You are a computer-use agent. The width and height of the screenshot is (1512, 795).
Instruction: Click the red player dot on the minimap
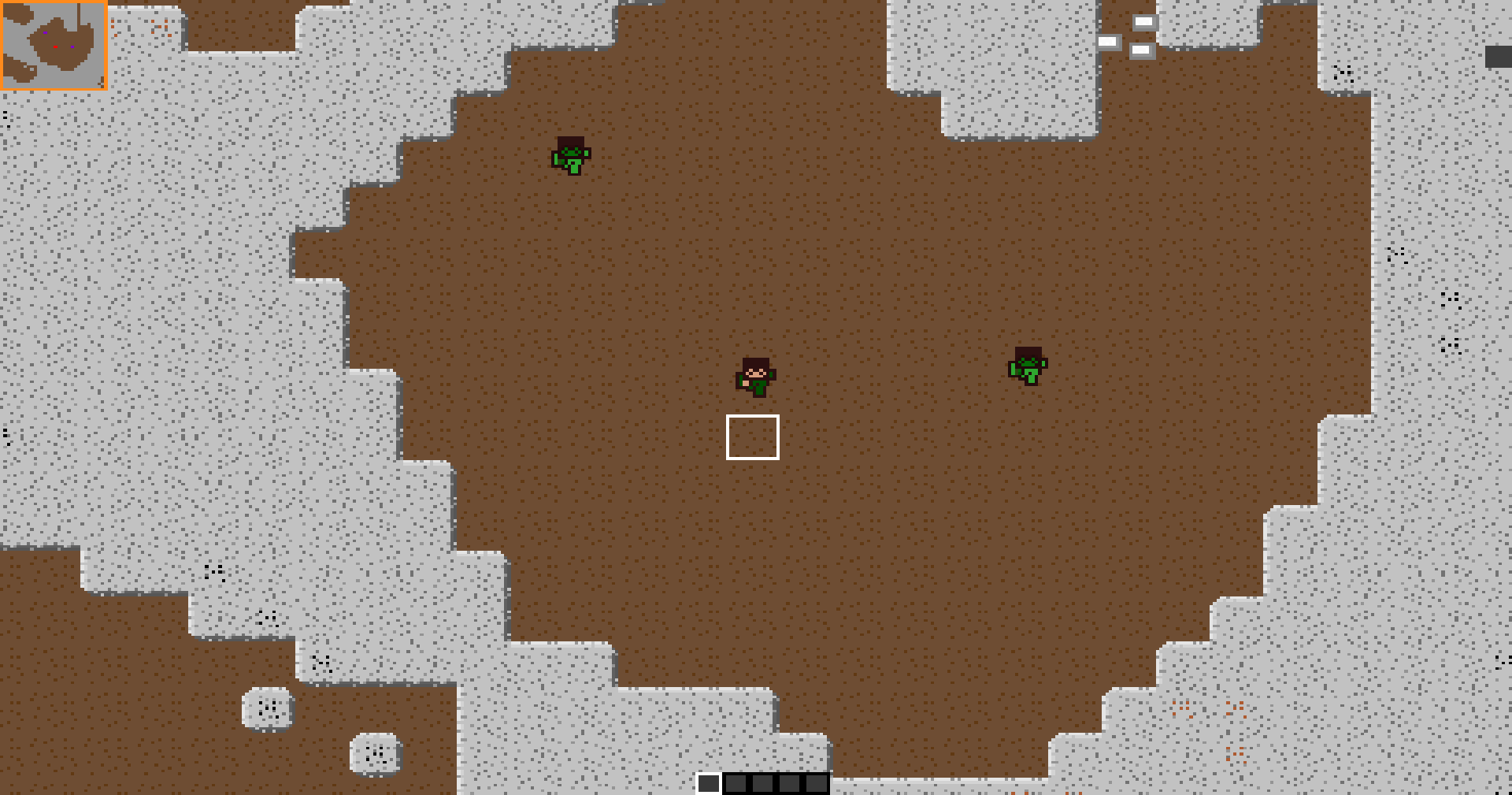[x=55, y=46]
